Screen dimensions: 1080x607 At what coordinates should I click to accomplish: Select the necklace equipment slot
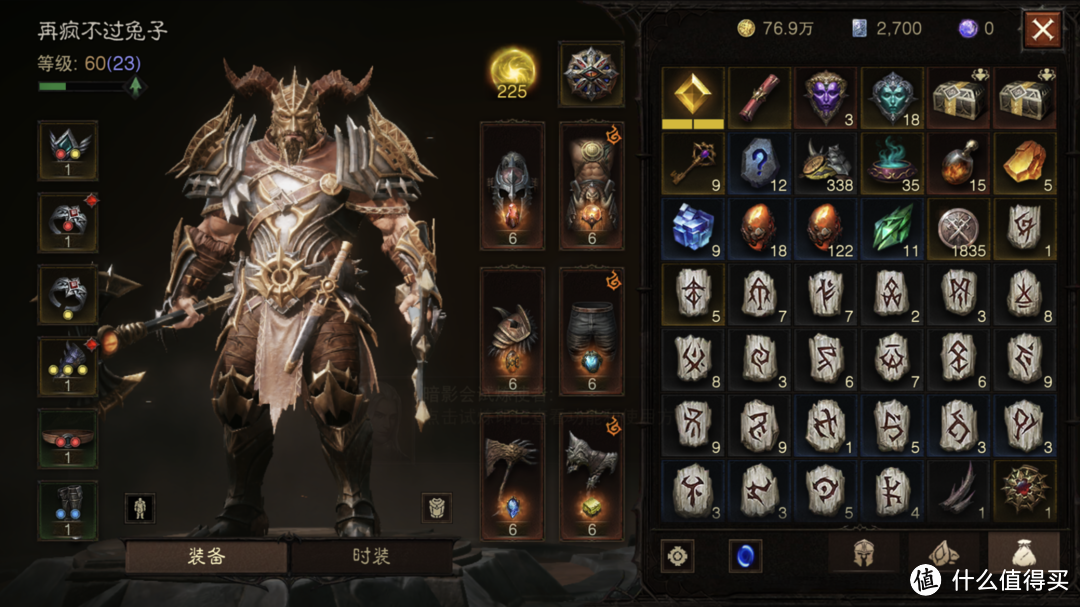pyautogui.click(x=67, y=151)
